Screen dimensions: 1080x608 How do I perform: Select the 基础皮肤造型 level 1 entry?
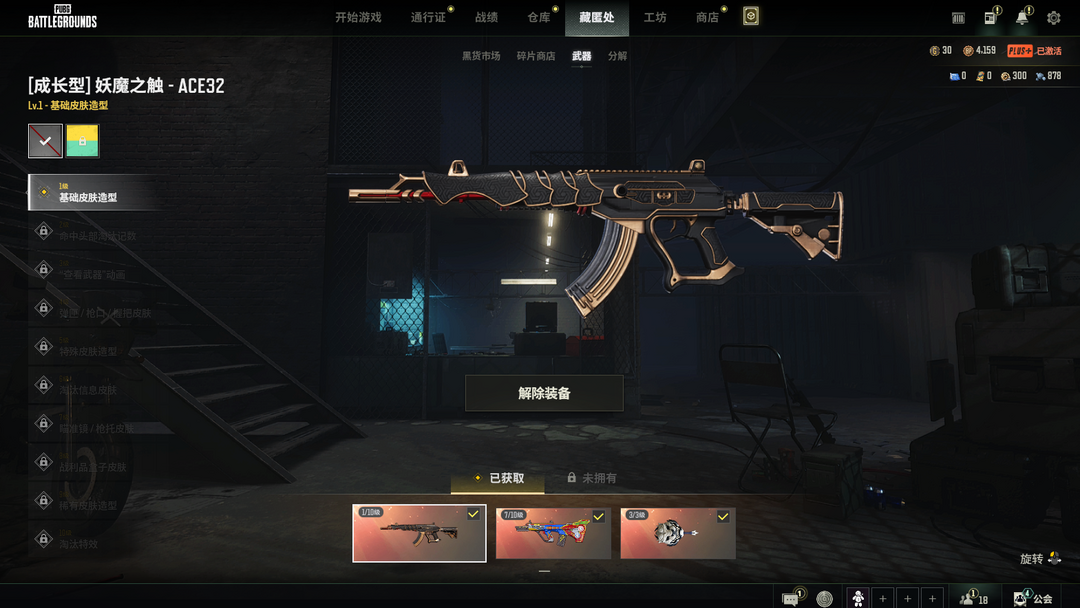point(95,193)
